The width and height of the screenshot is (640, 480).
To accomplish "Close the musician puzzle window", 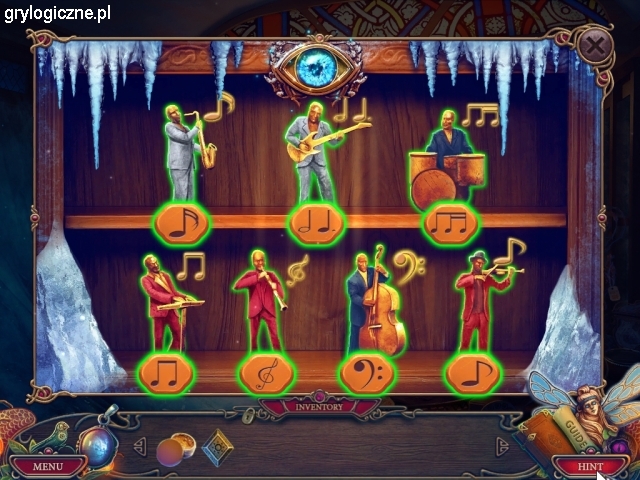I will click(x=595, y=45).
